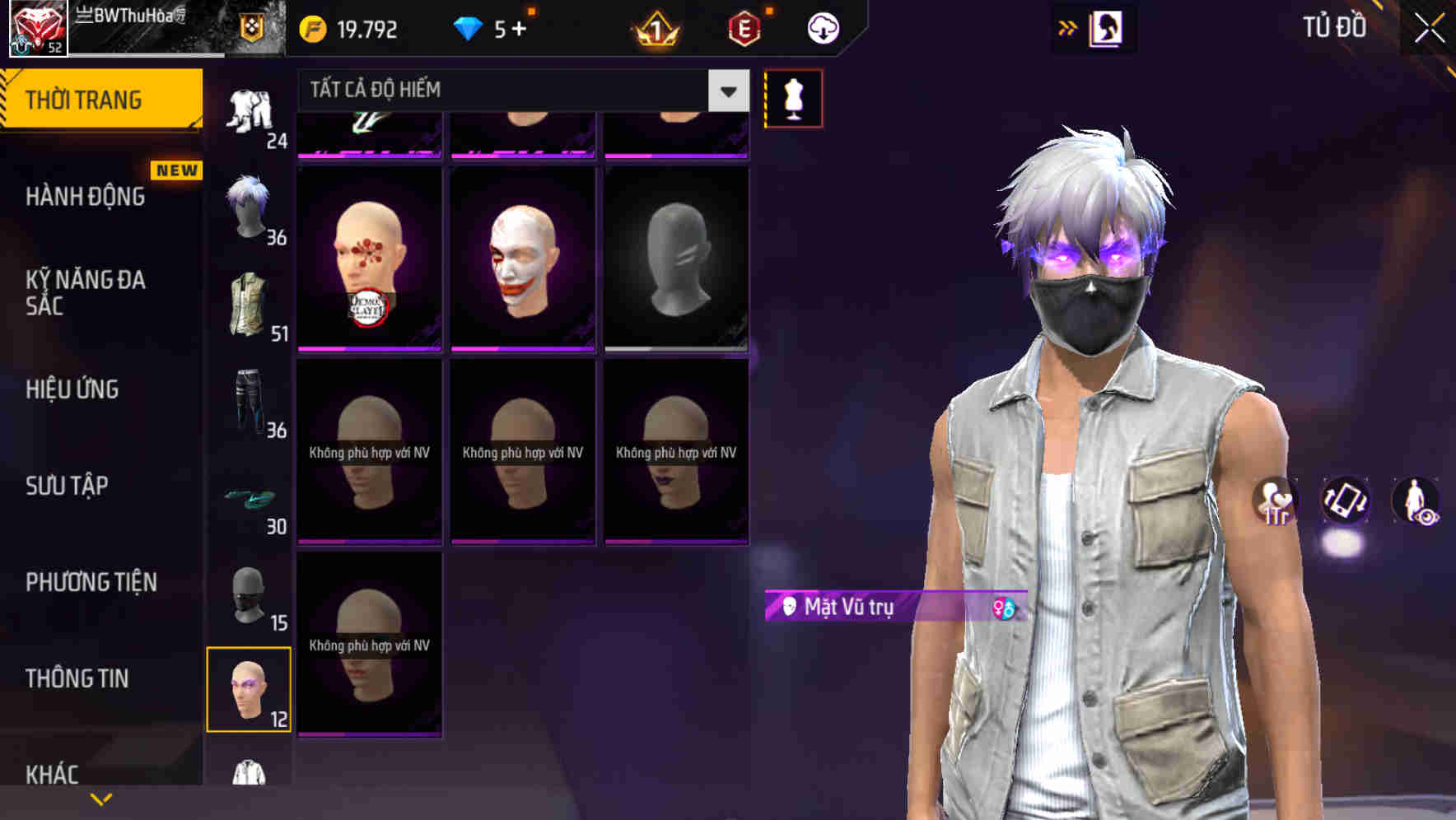Open the TẤT CẢ ĐỘ HIẾM rarity dropdown
The image size is (1456, 820).
(x=511, y=91)
